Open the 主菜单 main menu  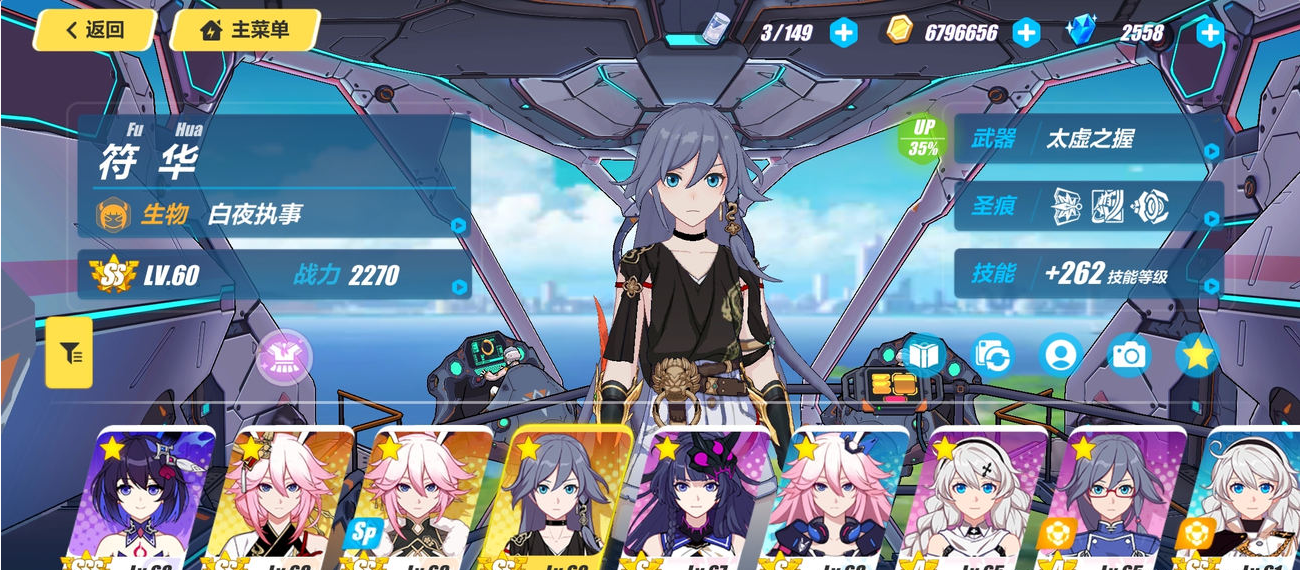click(x=246, y=30)
